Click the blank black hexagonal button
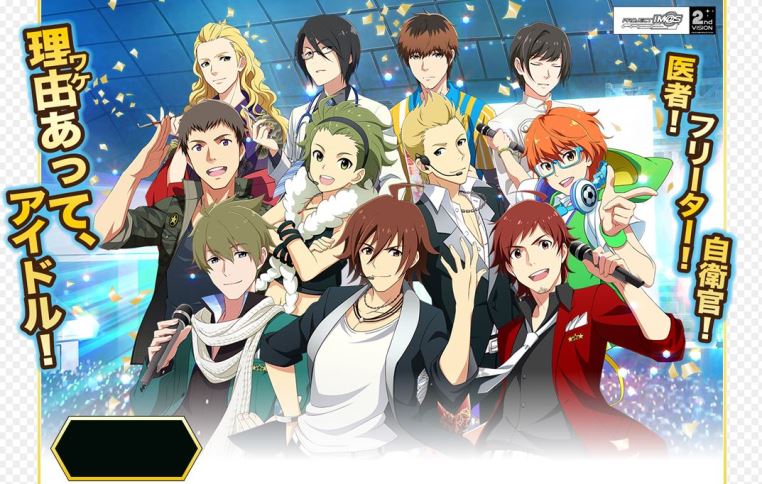Image resolution: width=762 pixels, height=484 pixels. pos(126,448)
